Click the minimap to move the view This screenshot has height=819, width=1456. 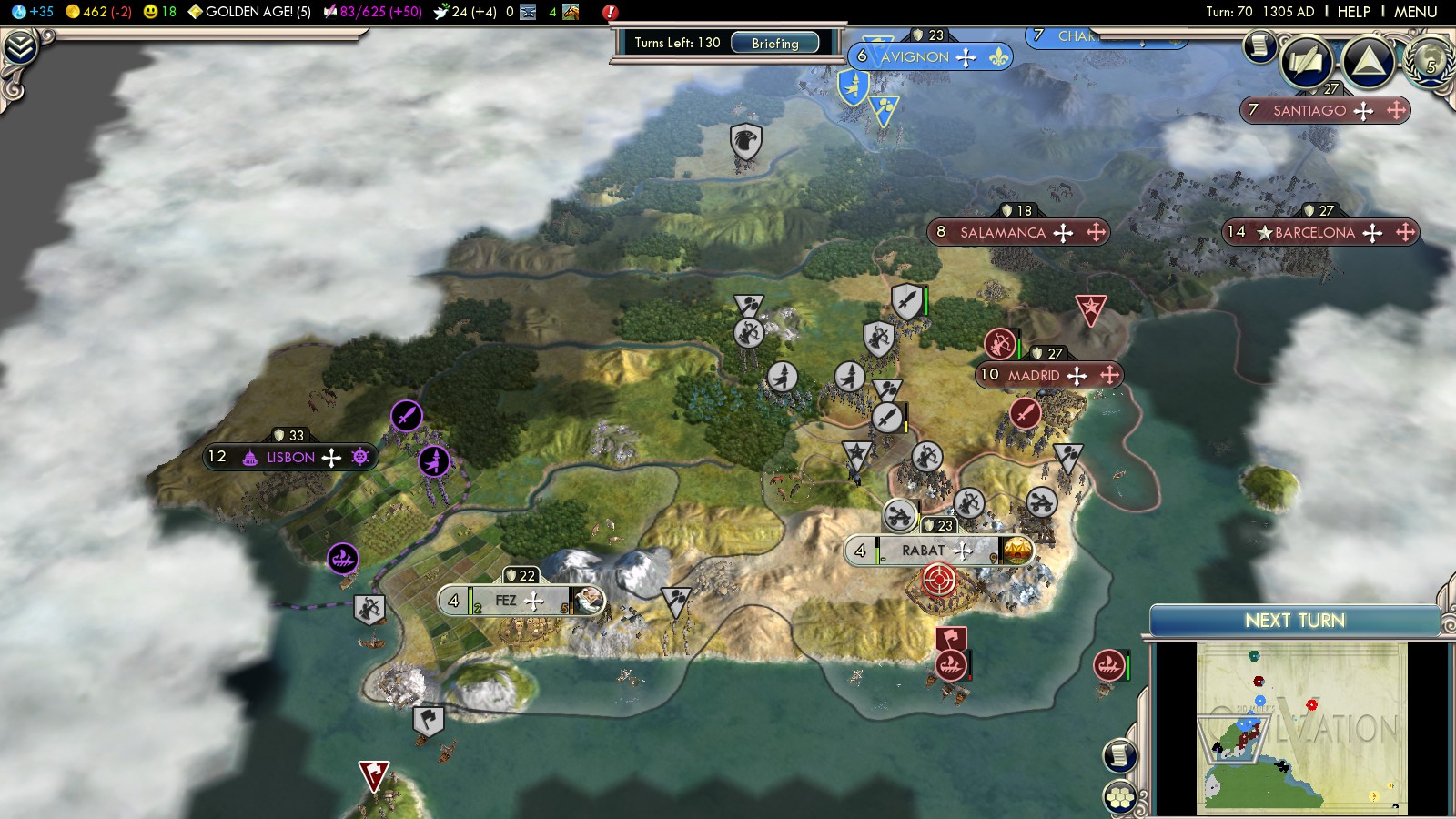pyautogui.click(x=1301, y=728)
